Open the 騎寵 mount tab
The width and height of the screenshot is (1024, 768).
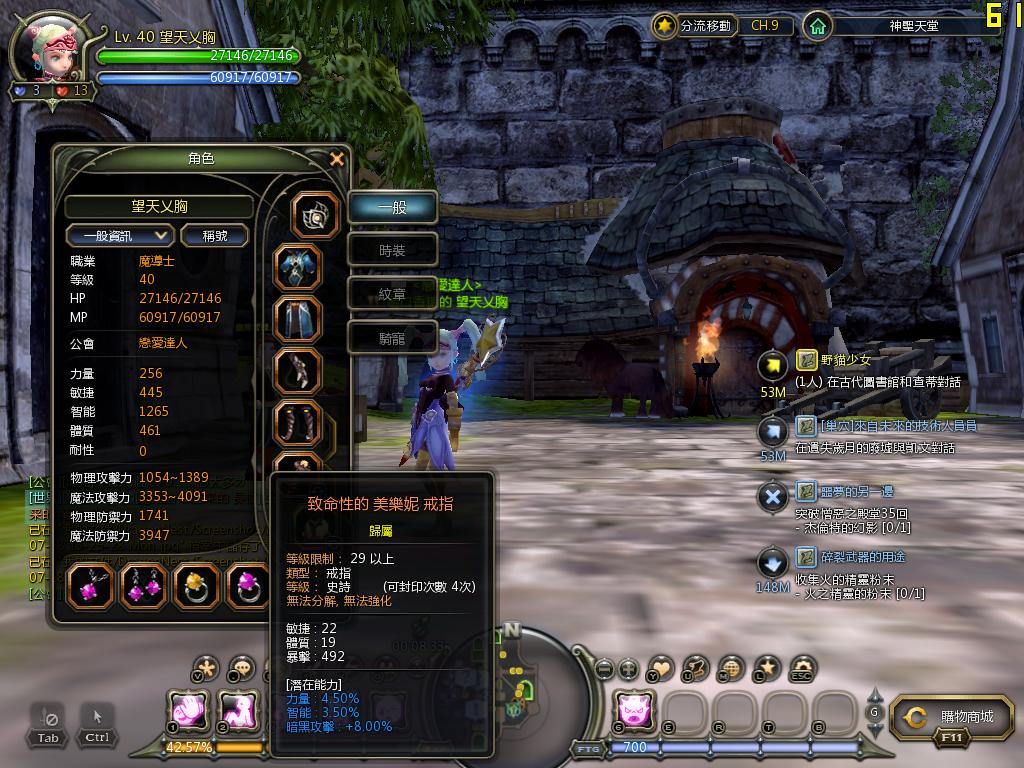pos(392,338)
